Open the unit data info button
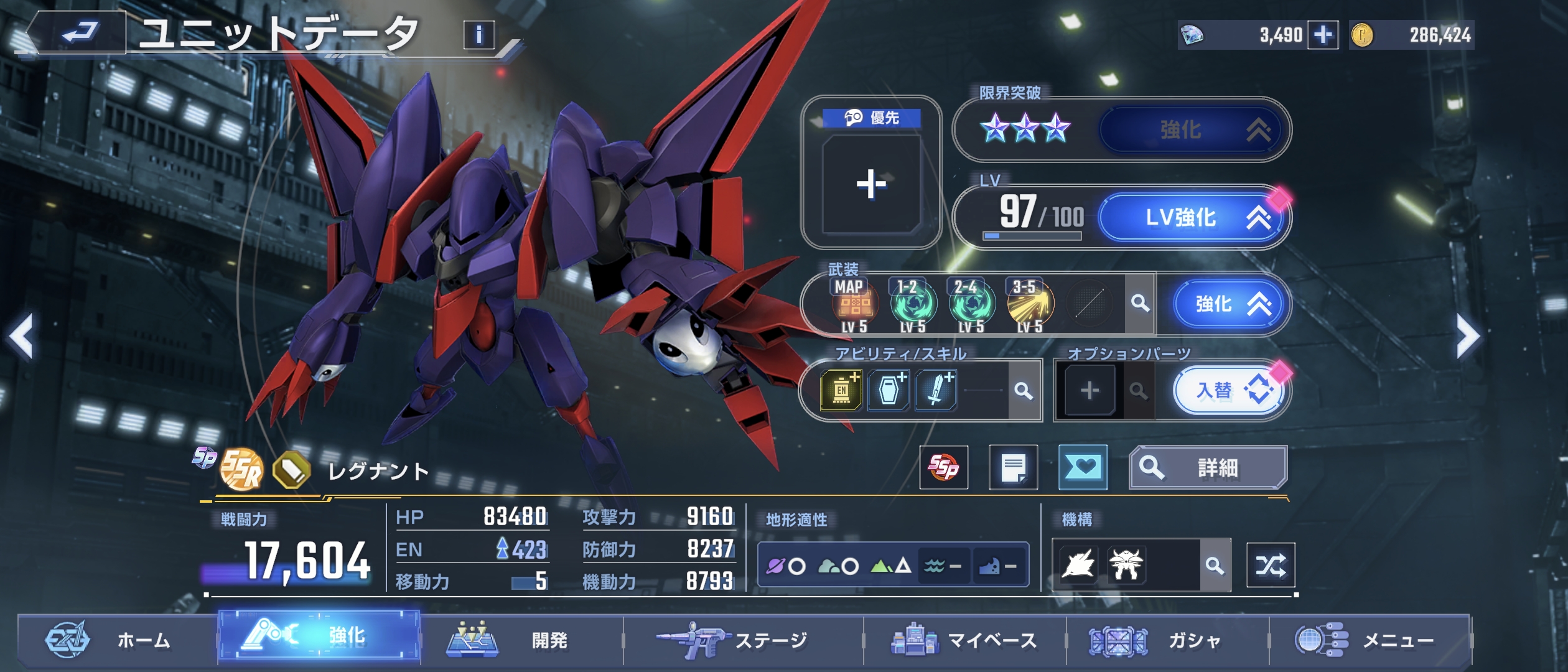 point(478,35)
